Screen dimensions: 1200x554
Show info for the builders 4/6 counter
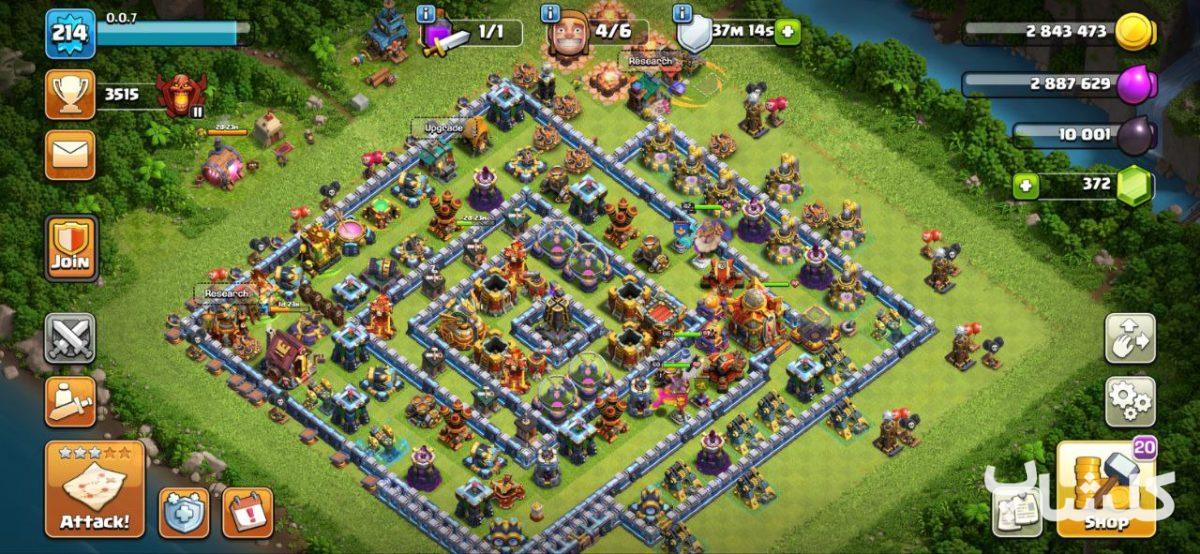pyautogui.click(x=550, y=14)
